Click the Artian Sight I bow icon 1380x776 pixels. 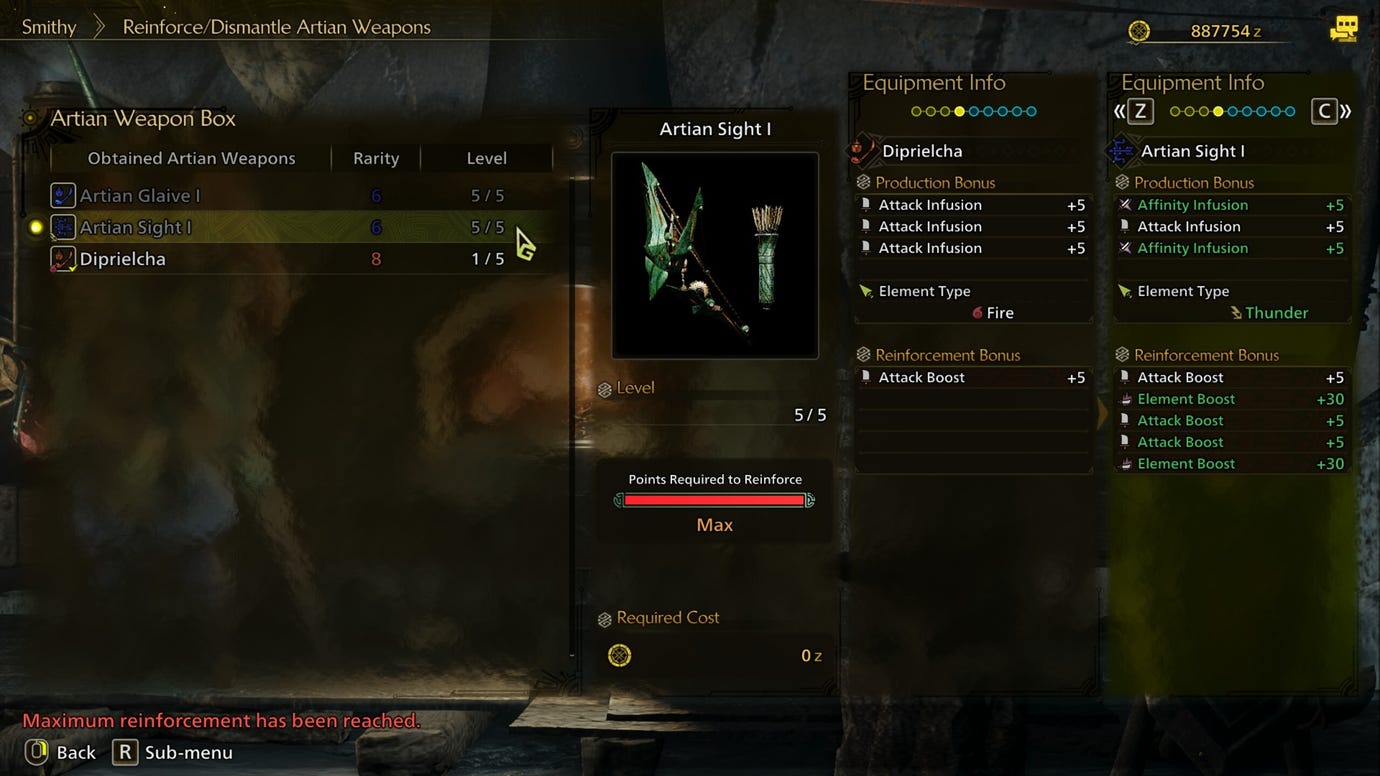[62, 226]
